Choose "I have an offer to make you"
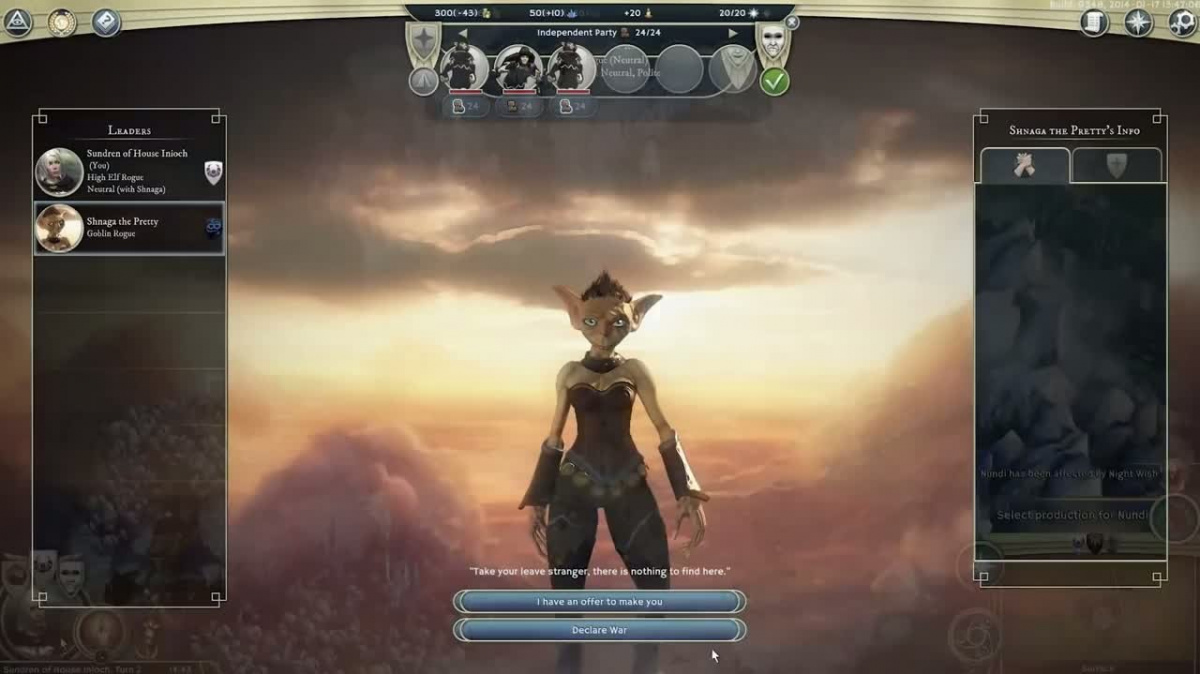Screen dimensions: 1200x674 click(599, 602)
